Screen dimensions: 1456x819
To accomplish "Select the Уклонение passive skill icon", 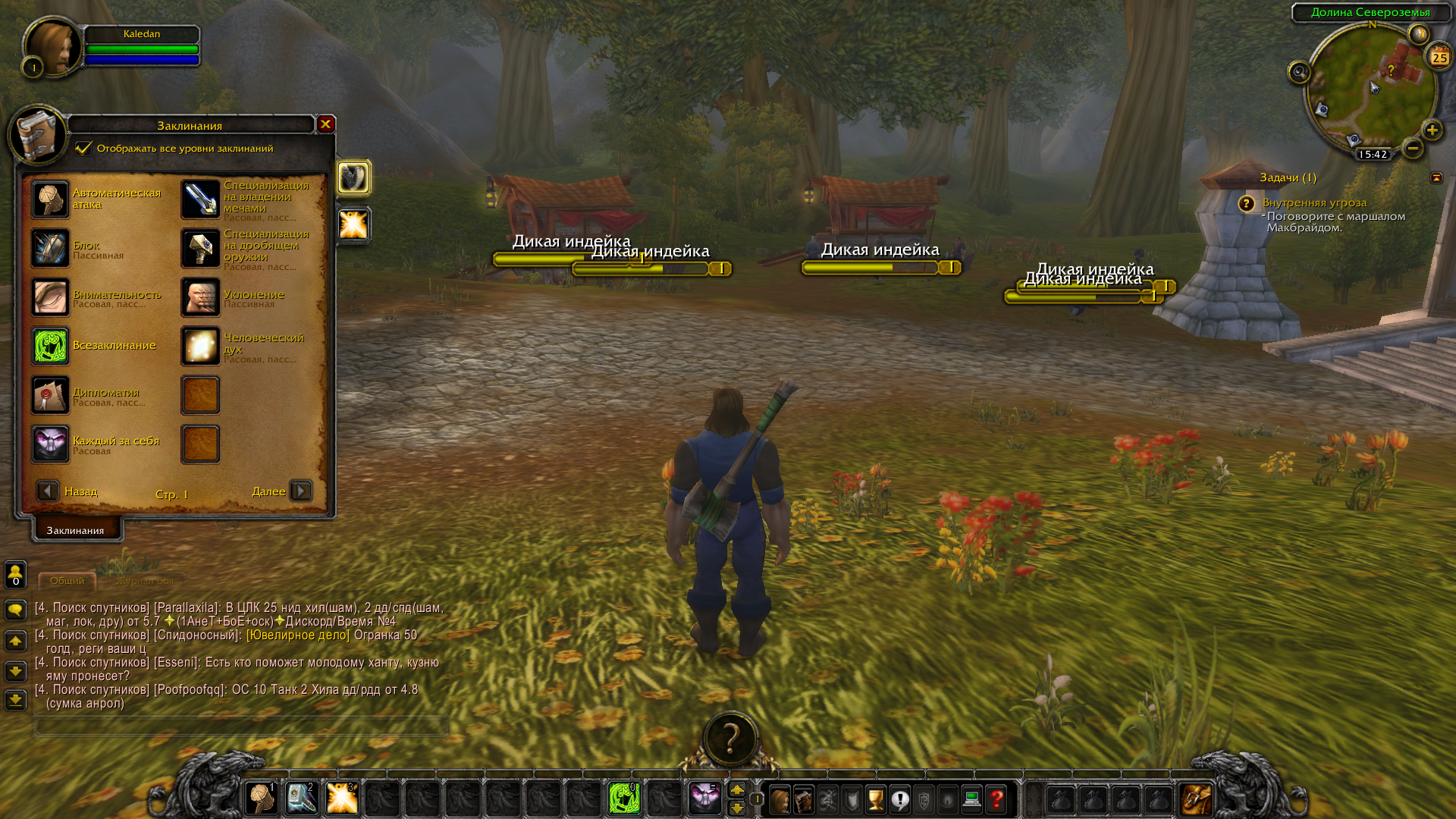I will click(201, 297).
